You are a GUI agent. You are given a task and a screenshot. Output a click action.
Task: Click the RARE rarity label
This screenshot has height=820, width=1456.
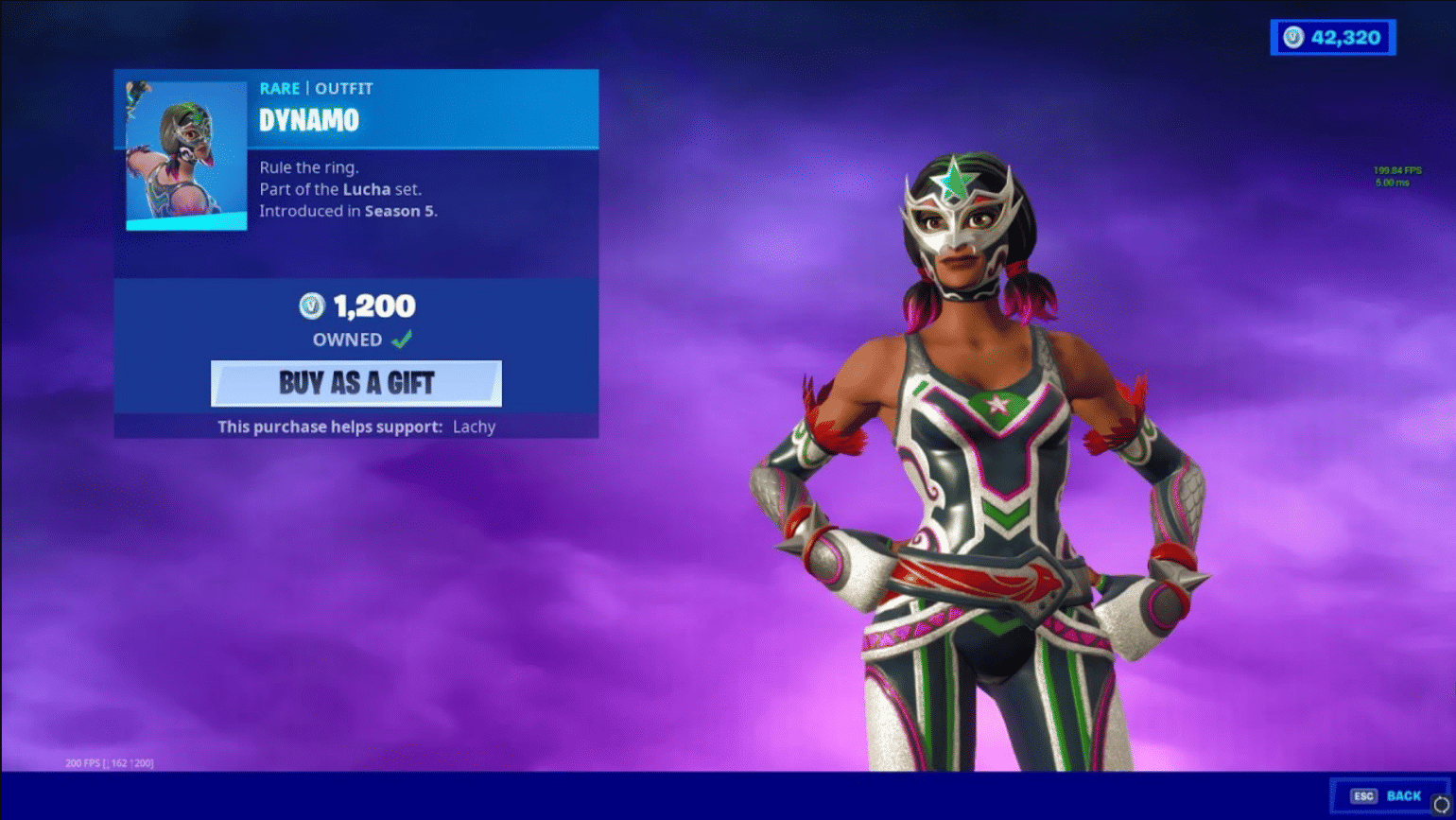click(x=279, y=88)
